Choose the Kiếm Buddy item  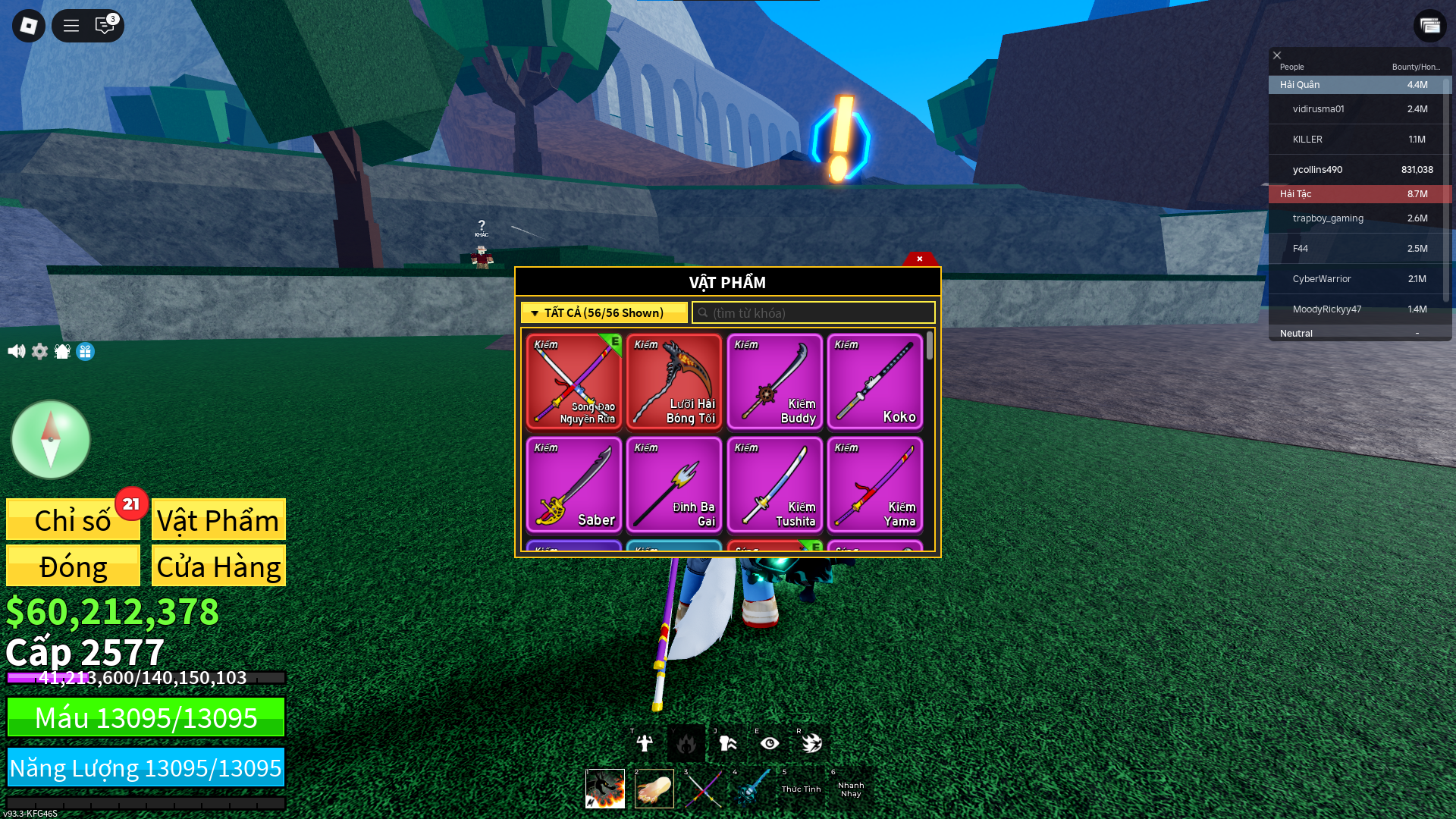(774, 381)
